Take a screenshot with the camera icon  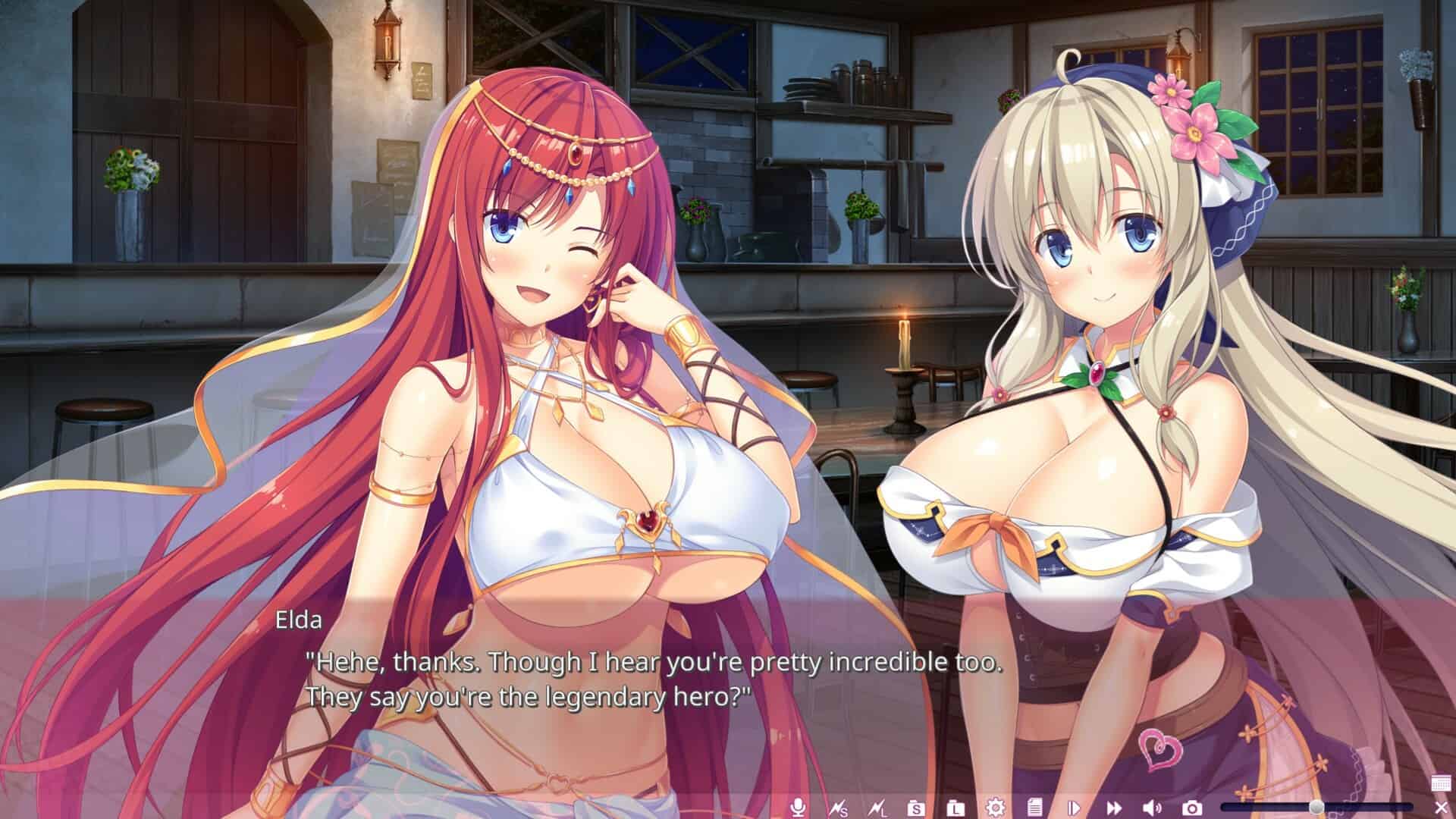pyautogui.click(x=1192, y=808)
